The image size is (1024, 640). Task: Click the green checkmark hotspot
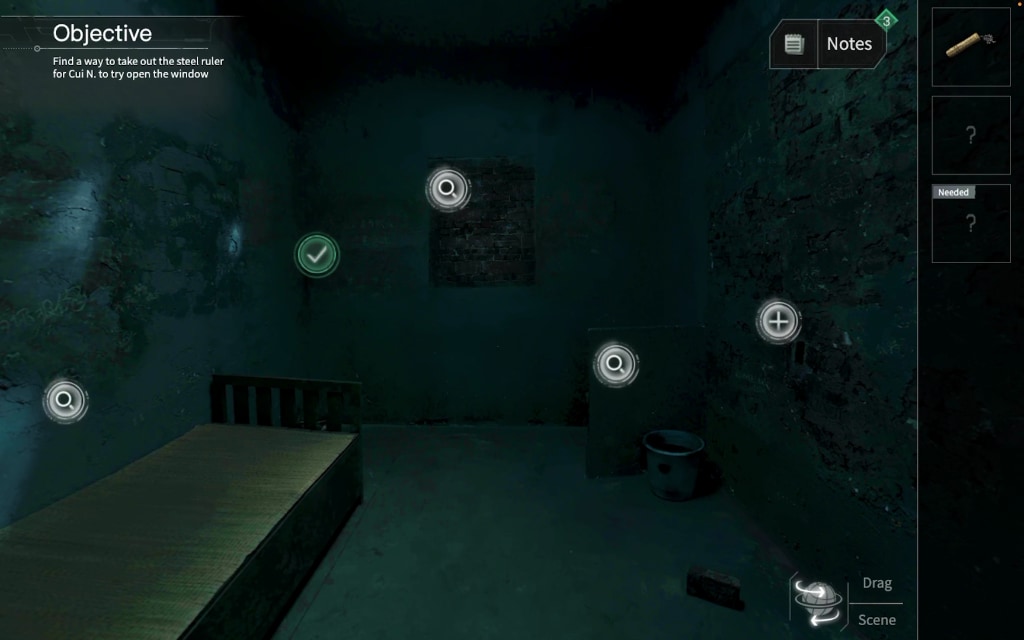(317, 255)
